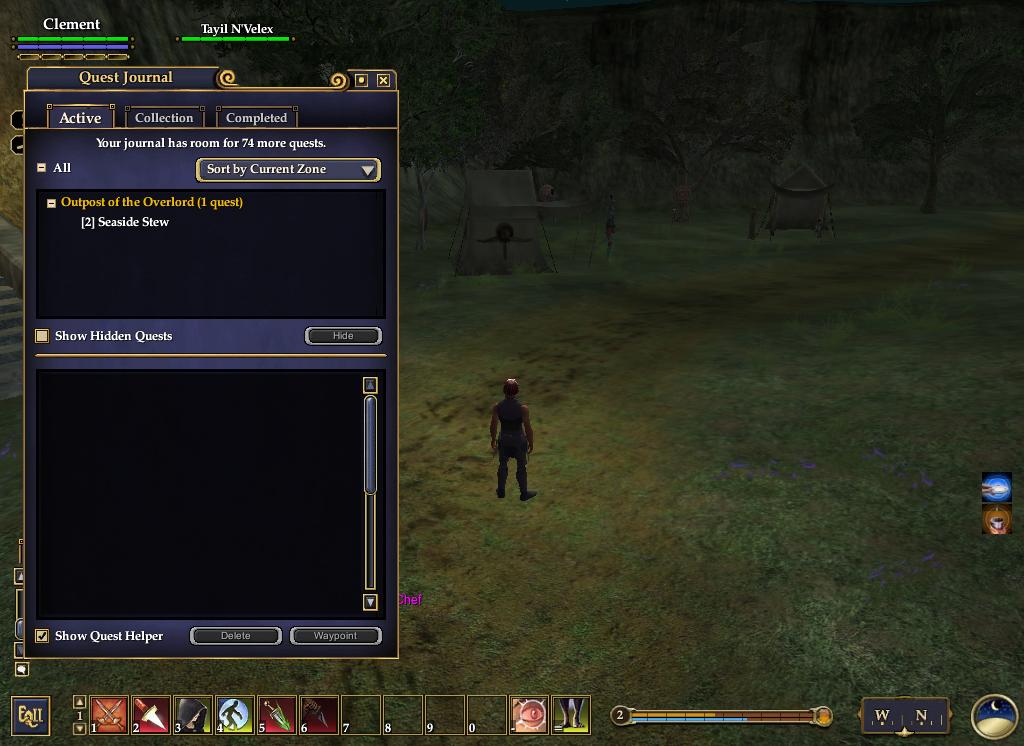Open the Sort by Current Zone dropdown
Viewport: 1024px width, 746px height.
(x=288, y=169)
